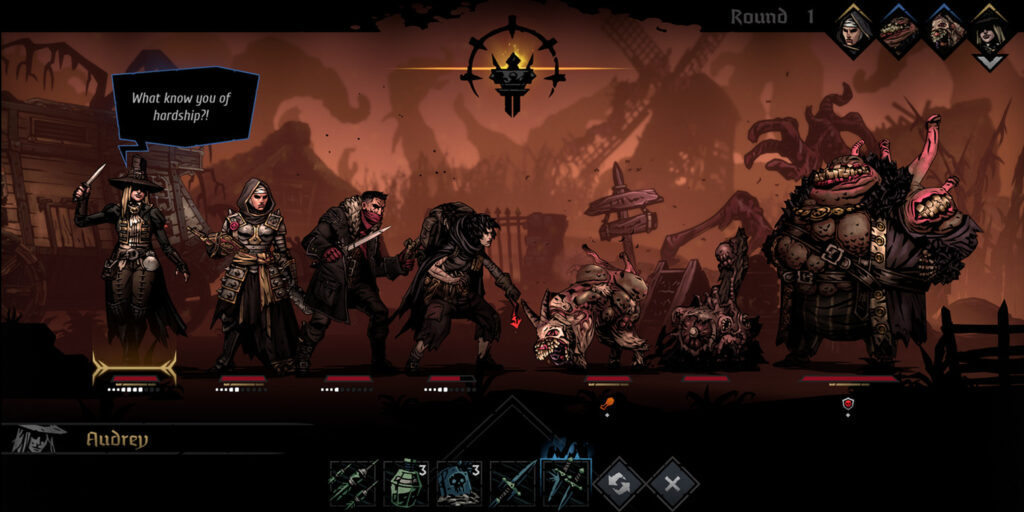Pass the turn with the X button
The width and height of the screenshot is (1024, 512).
pos(672,484)
